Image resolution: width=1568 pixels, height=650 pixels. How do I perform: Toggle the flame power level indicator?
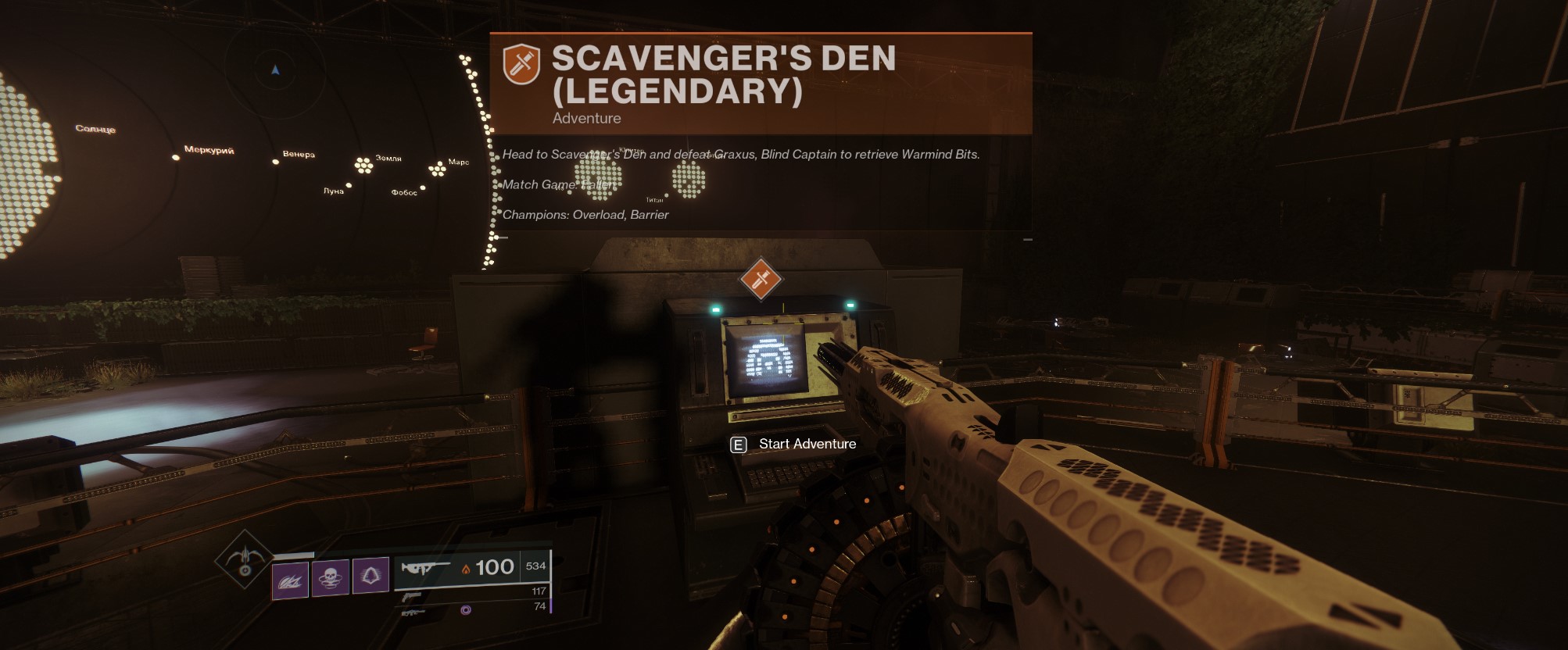click(x=467, y=568)
